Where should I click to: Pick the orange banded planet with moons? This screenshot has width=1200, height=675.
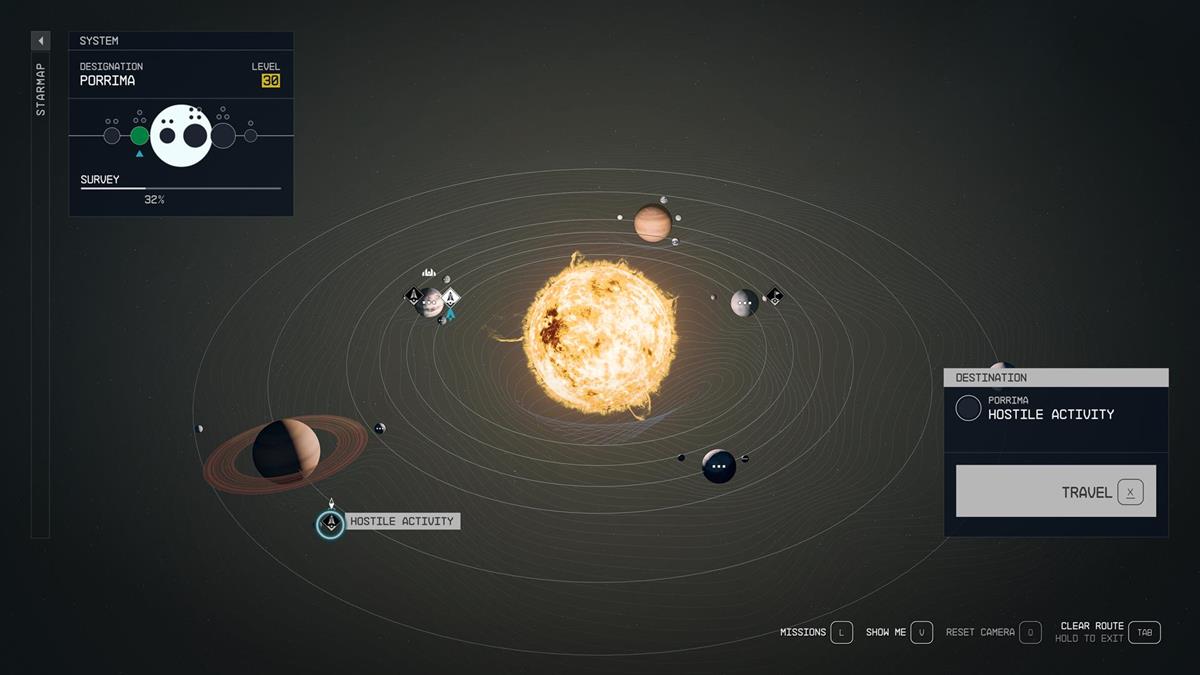pos(652,223)
